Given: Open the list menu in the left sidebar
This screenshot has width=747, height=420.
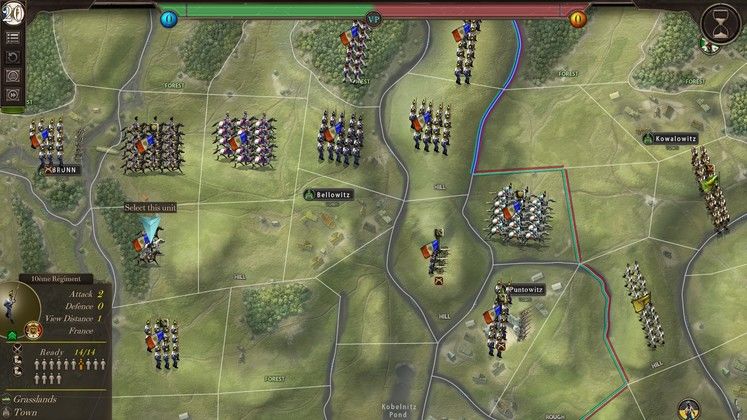Looking at the screenshot, I should (x=14, y=38).
